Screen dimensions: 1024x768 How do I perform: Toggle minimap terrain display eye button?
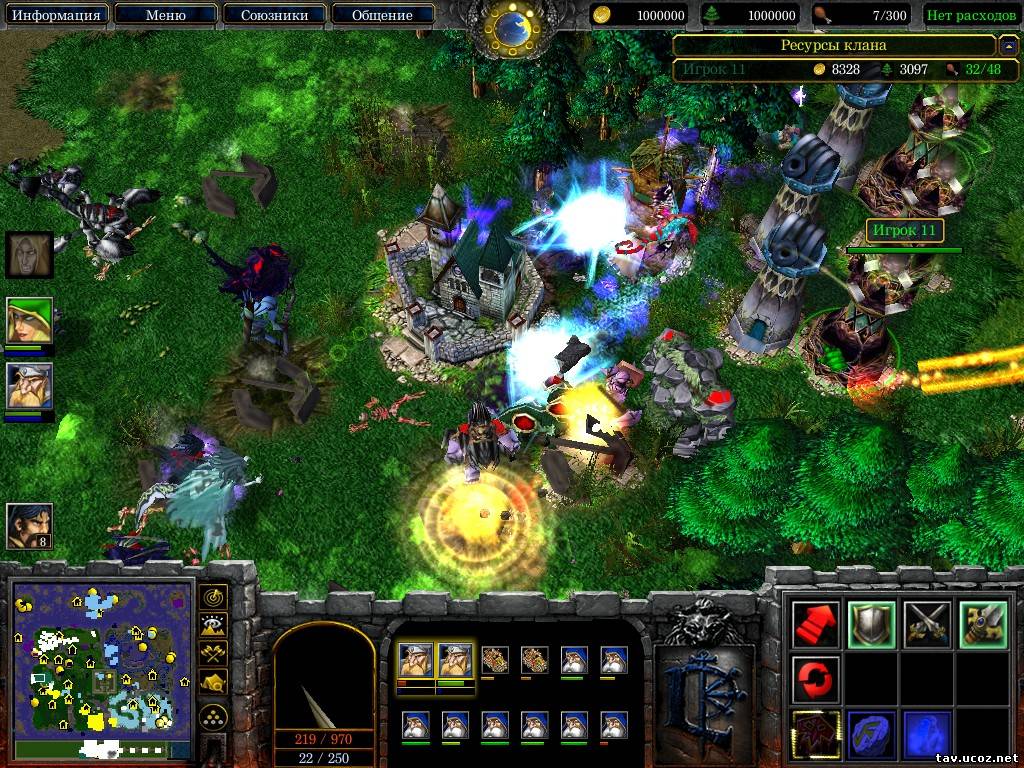(x=212, y=625)
